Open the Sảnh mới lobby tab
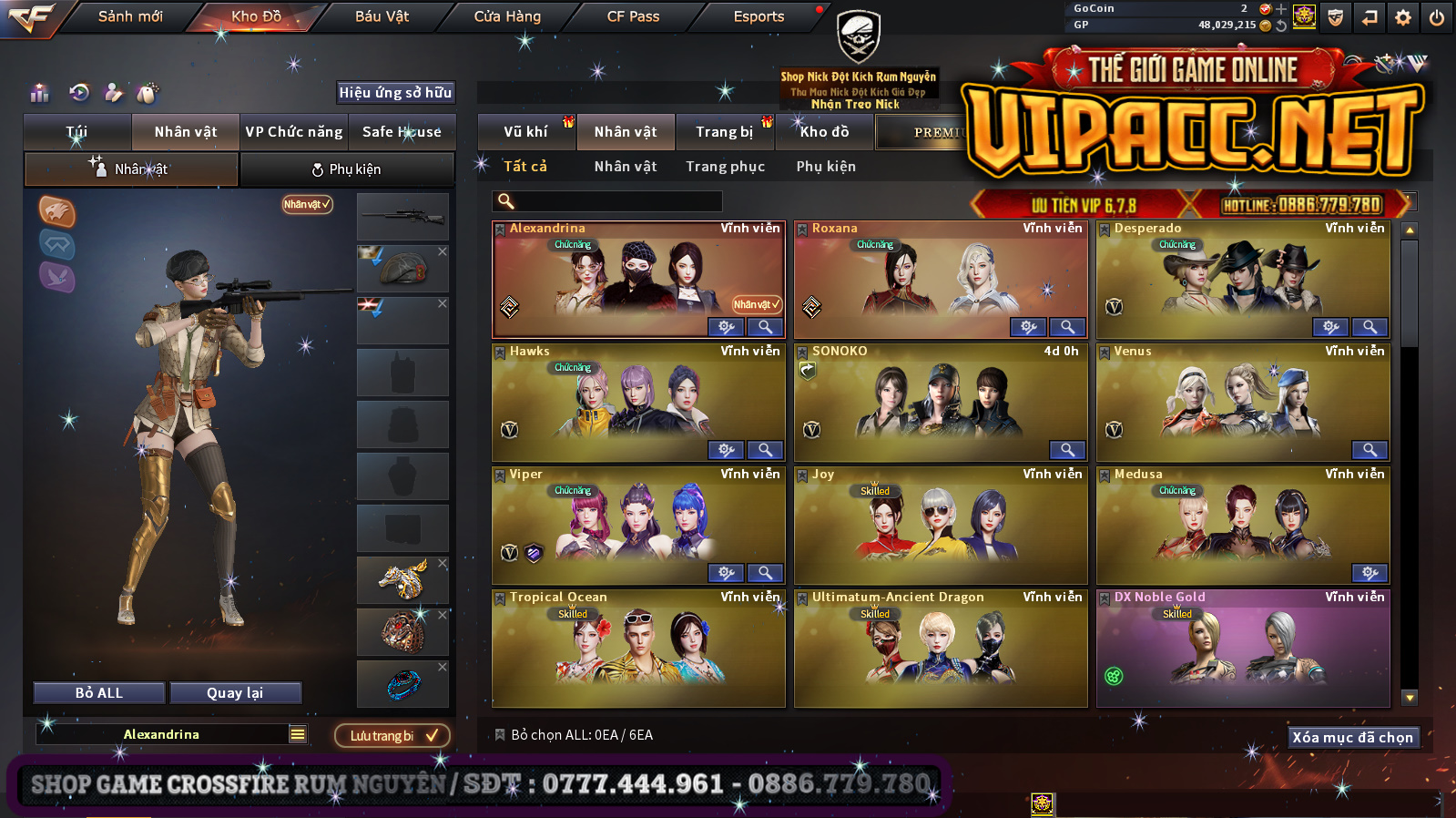 click(130, 16)
